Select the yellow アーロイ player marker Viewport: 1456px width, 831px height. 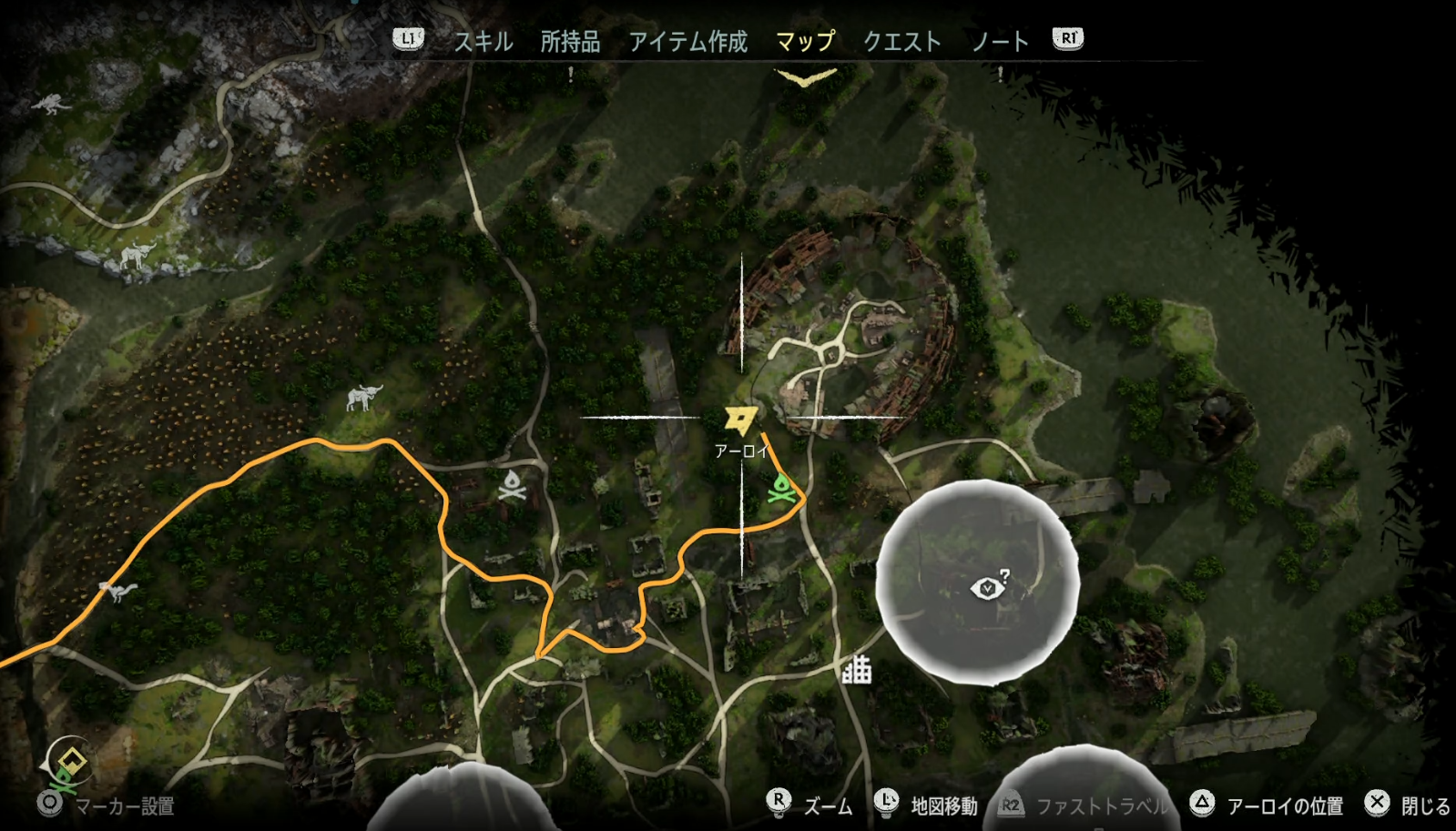[x=739, y=421]
